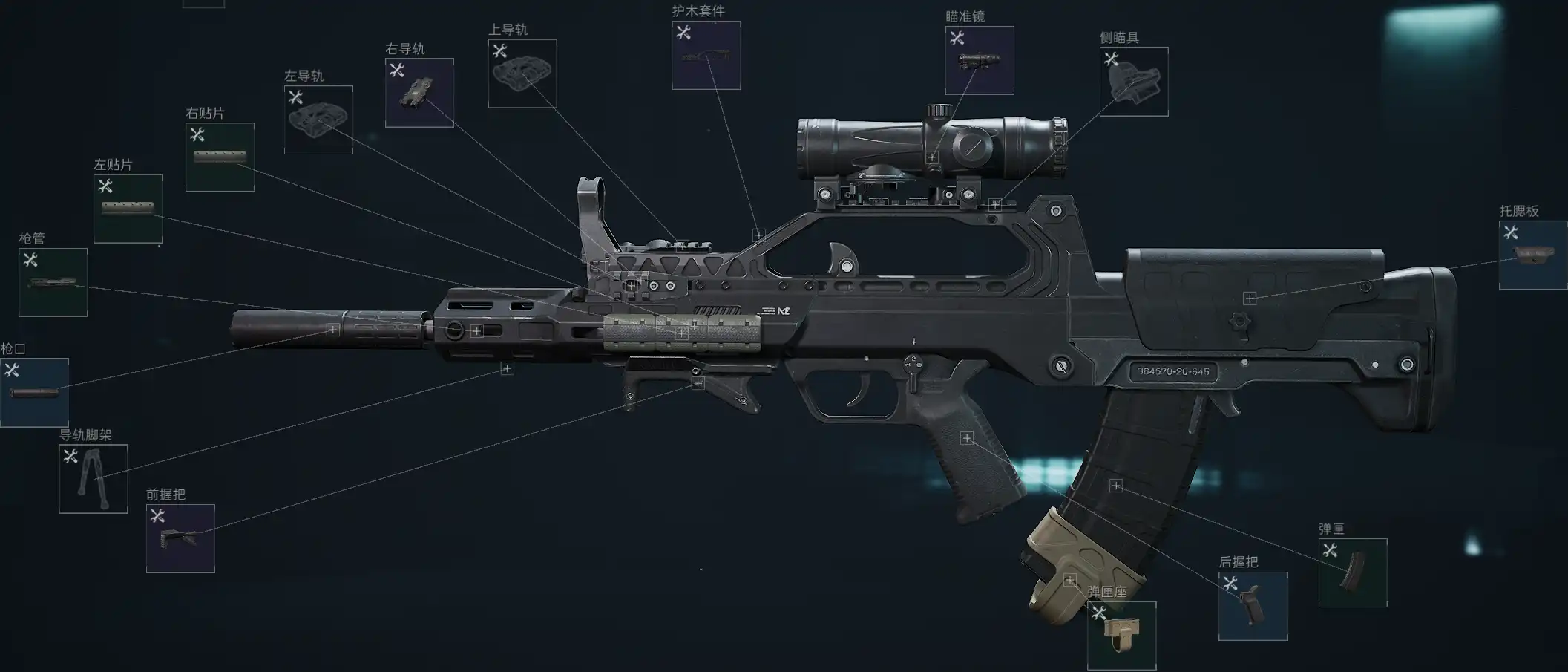This screenshot has width=1568, height=672.
Task: Select the 弹匣 magazine slot
Action: pyautogui.click(x=1353, y=572)
